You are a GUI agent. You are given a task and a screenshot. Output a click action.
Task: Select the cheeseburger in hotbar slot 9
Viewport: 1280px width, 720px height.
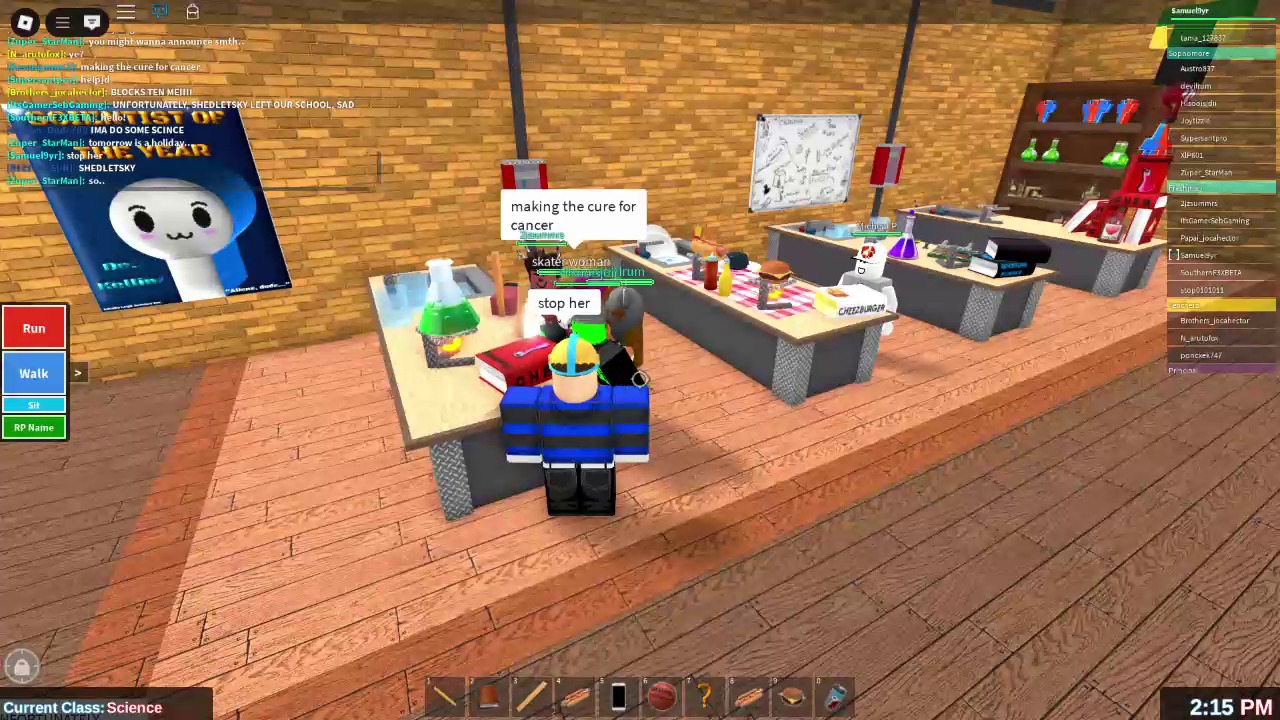(x=790, y=695)
